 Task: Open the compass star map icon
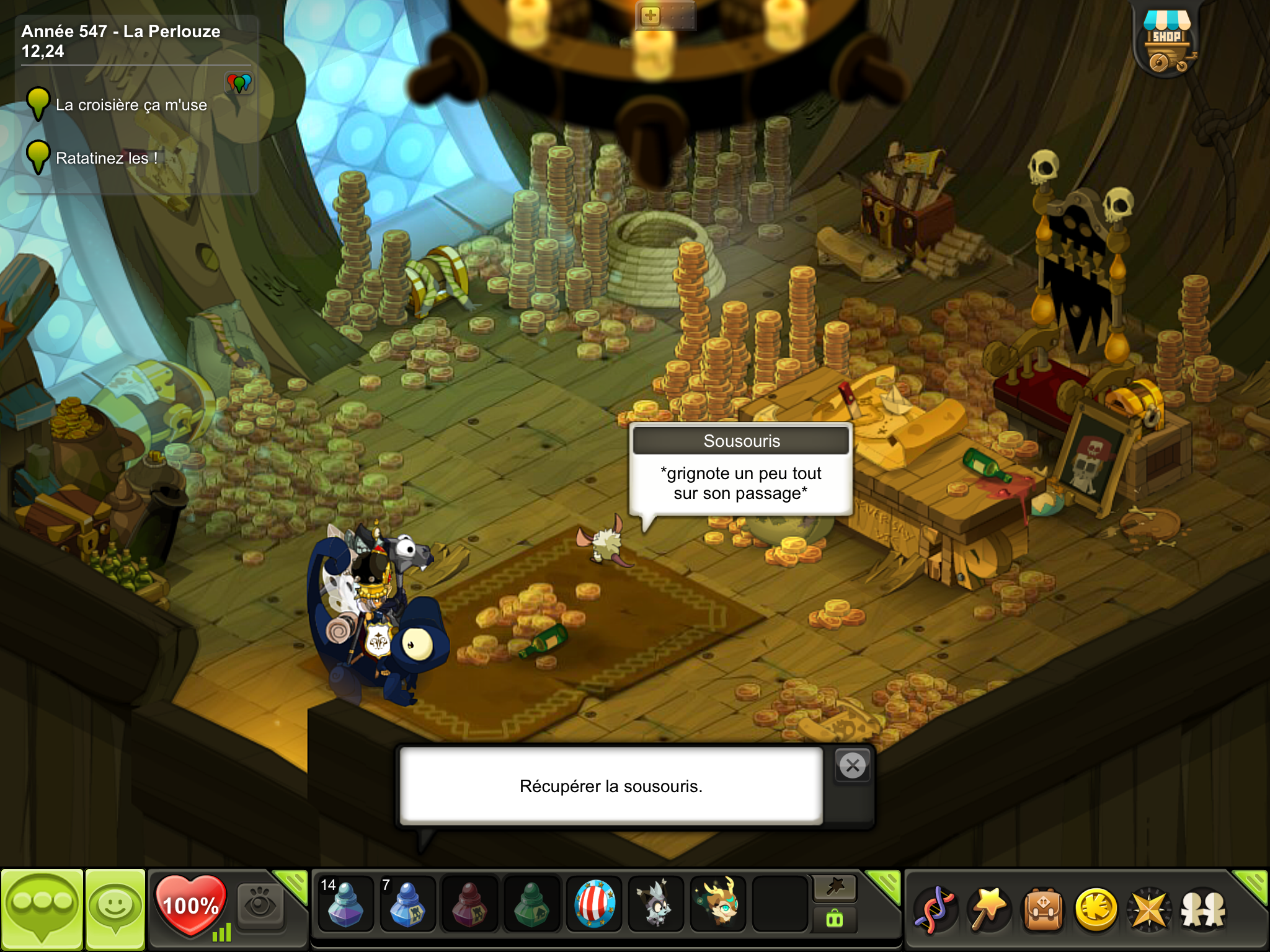[1149, 910]
